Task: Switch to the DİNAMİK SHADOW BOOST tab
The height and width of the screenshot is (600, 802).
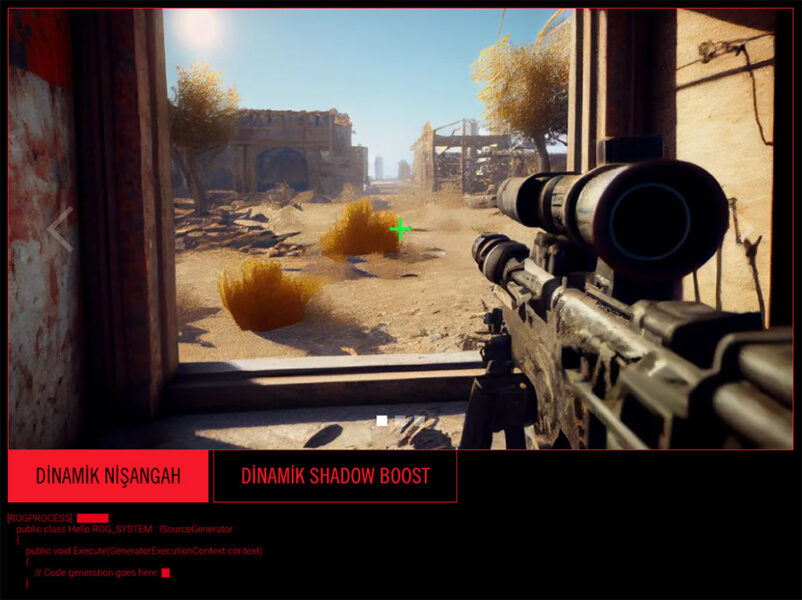Action: click(335, 476)
